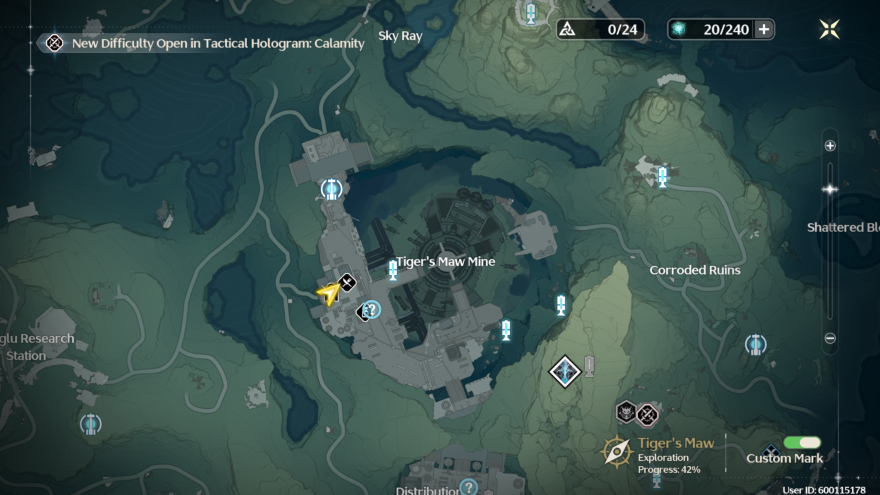Screen dimensions: 880x495
Task: Zoom in with the map's plus button
Action: coord(830,146)
